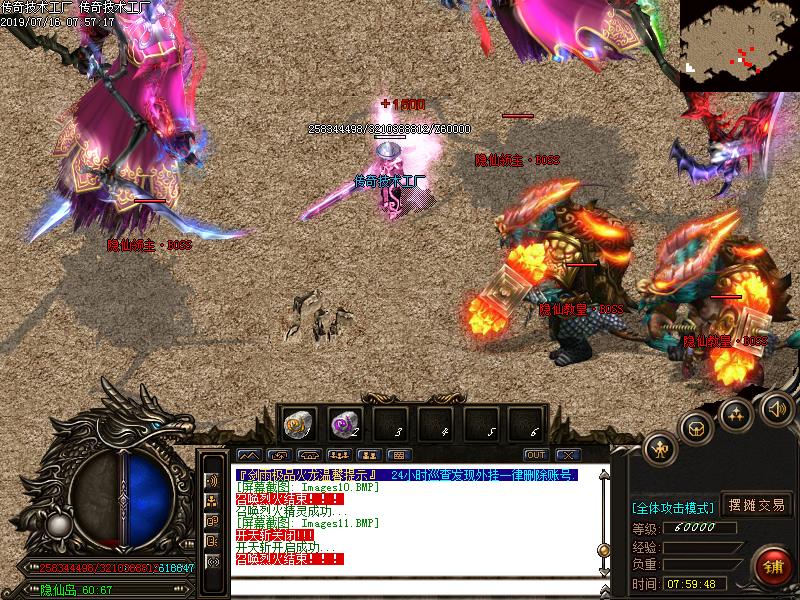Open the bag inventory icon

pos(697,427)
